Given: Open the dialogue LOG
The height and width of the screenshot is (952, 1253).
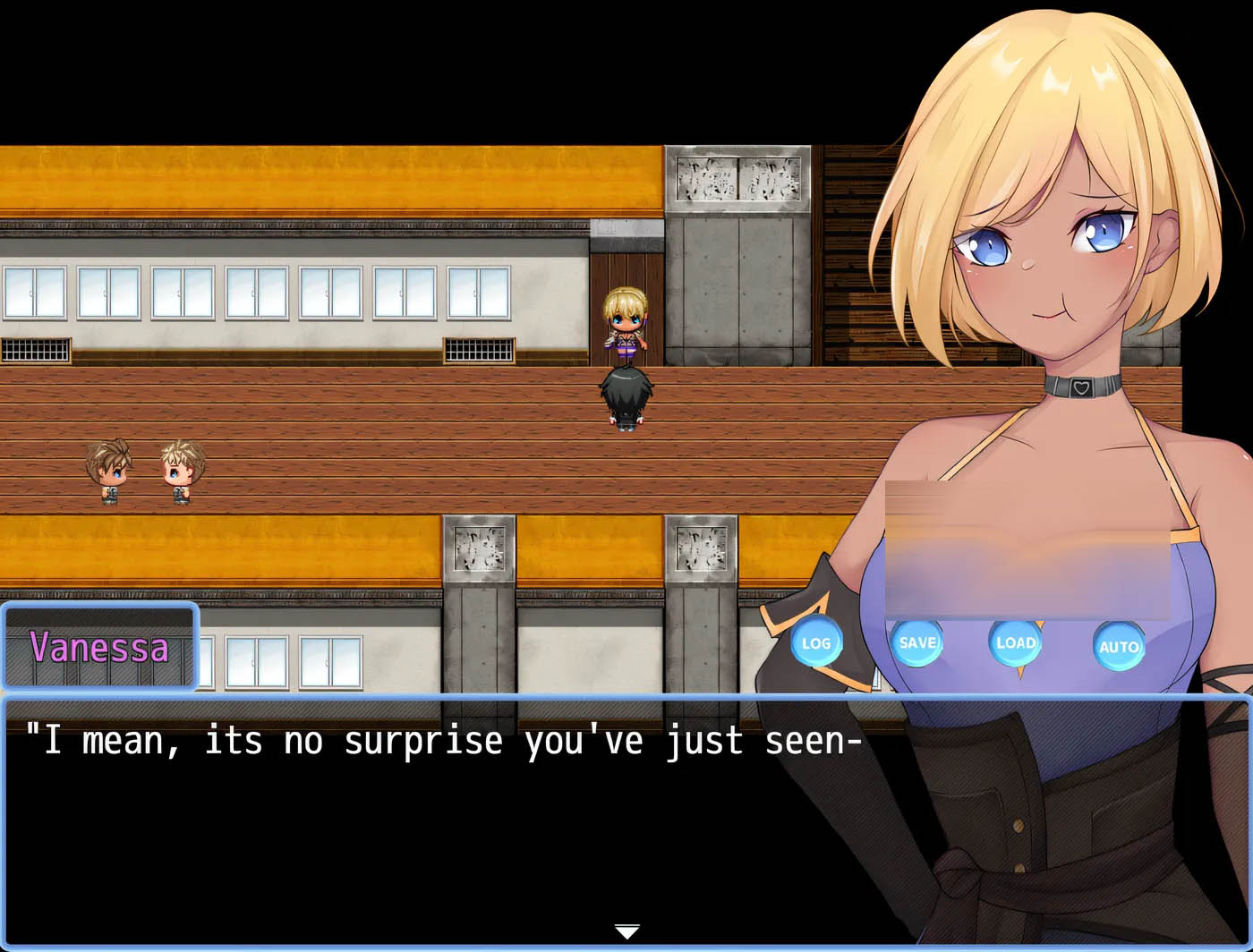Looking at the screenshot, I should coord(815,642).
